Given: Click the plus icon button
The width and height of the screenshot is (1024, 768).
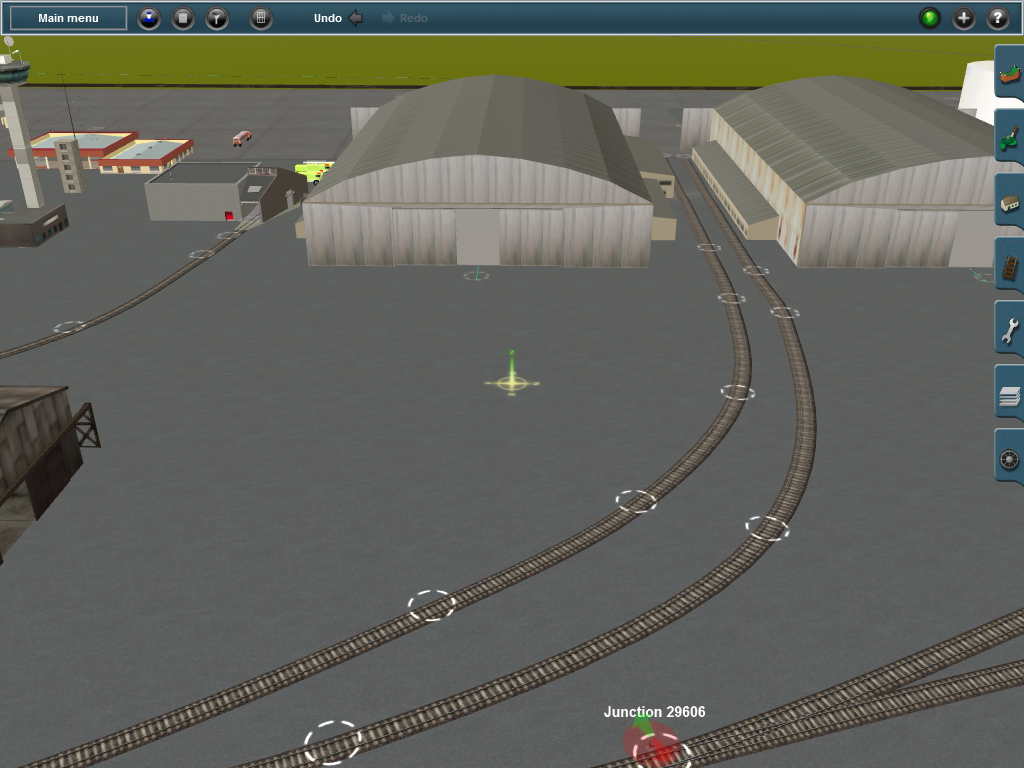Looking at the screenshot, I should click(x=964, y=18).
